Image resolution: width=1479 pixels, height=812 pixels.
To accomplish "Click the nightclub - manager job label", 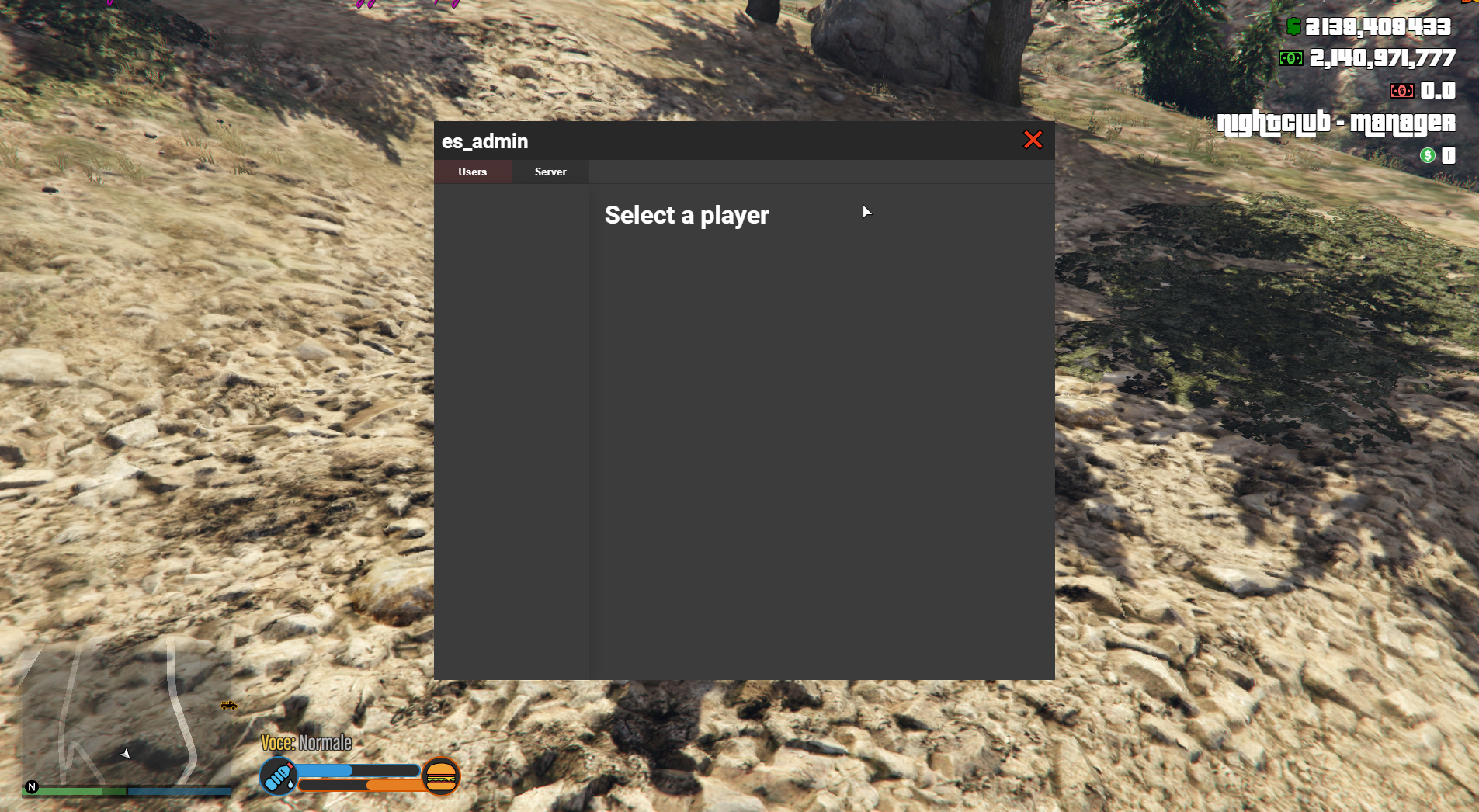I will [x=1337, y=123].
